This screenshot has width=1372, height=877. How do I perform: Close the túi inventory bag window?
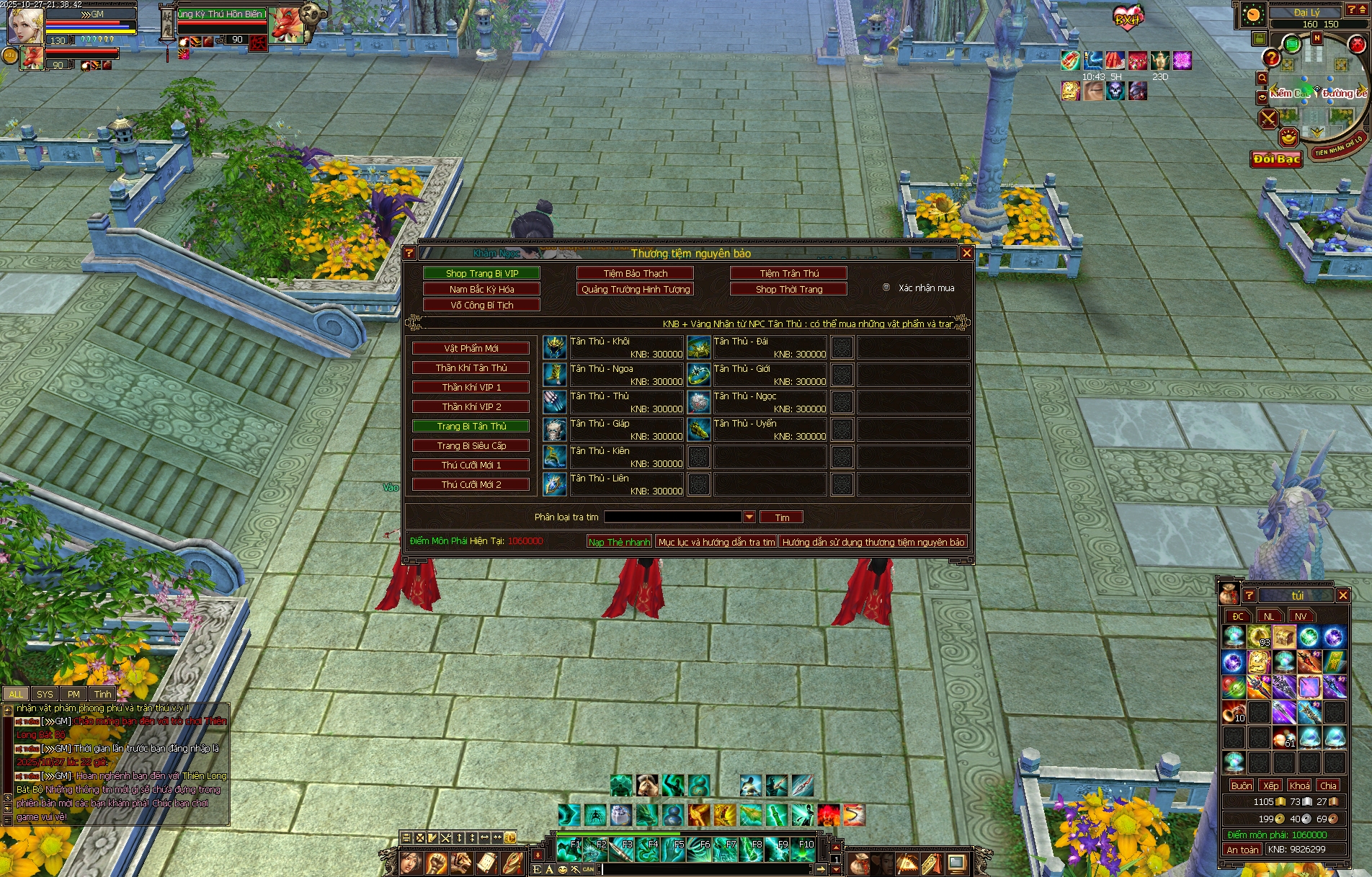click(1342, 595)
